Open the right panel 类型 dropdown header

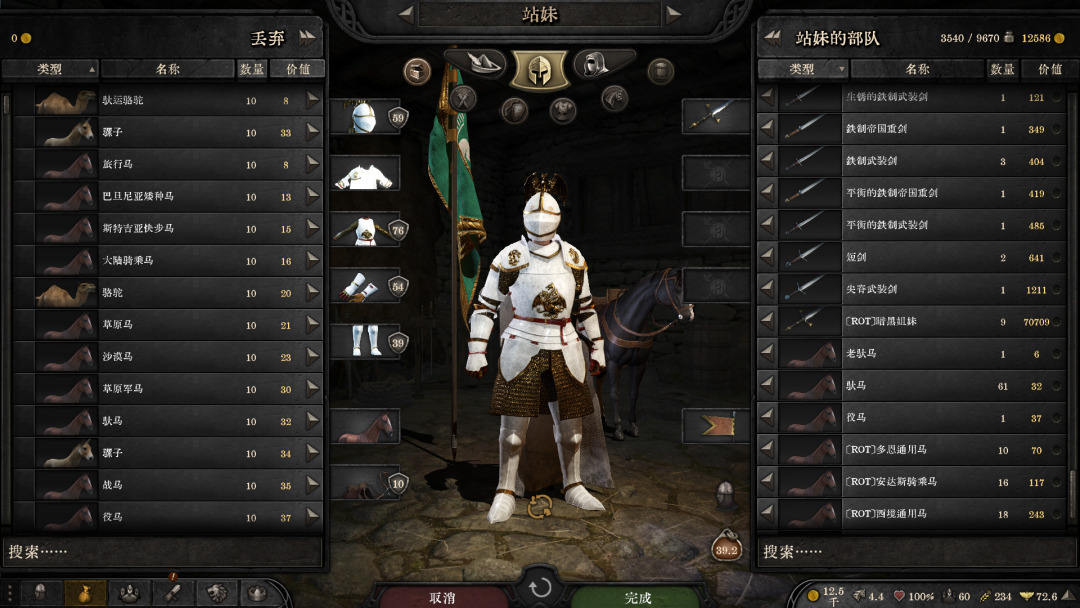click(x=803, y=69)
